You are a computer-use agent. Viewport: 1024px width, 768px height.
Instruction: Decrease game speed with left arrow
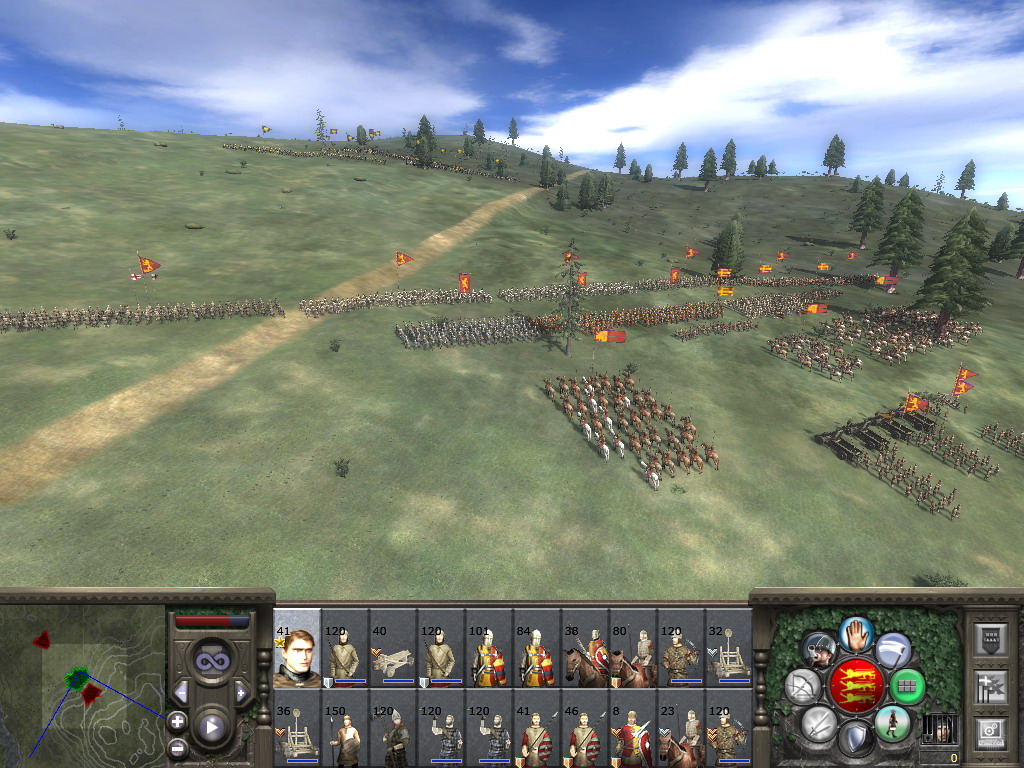pyautogui.click(x=181, y=692)
